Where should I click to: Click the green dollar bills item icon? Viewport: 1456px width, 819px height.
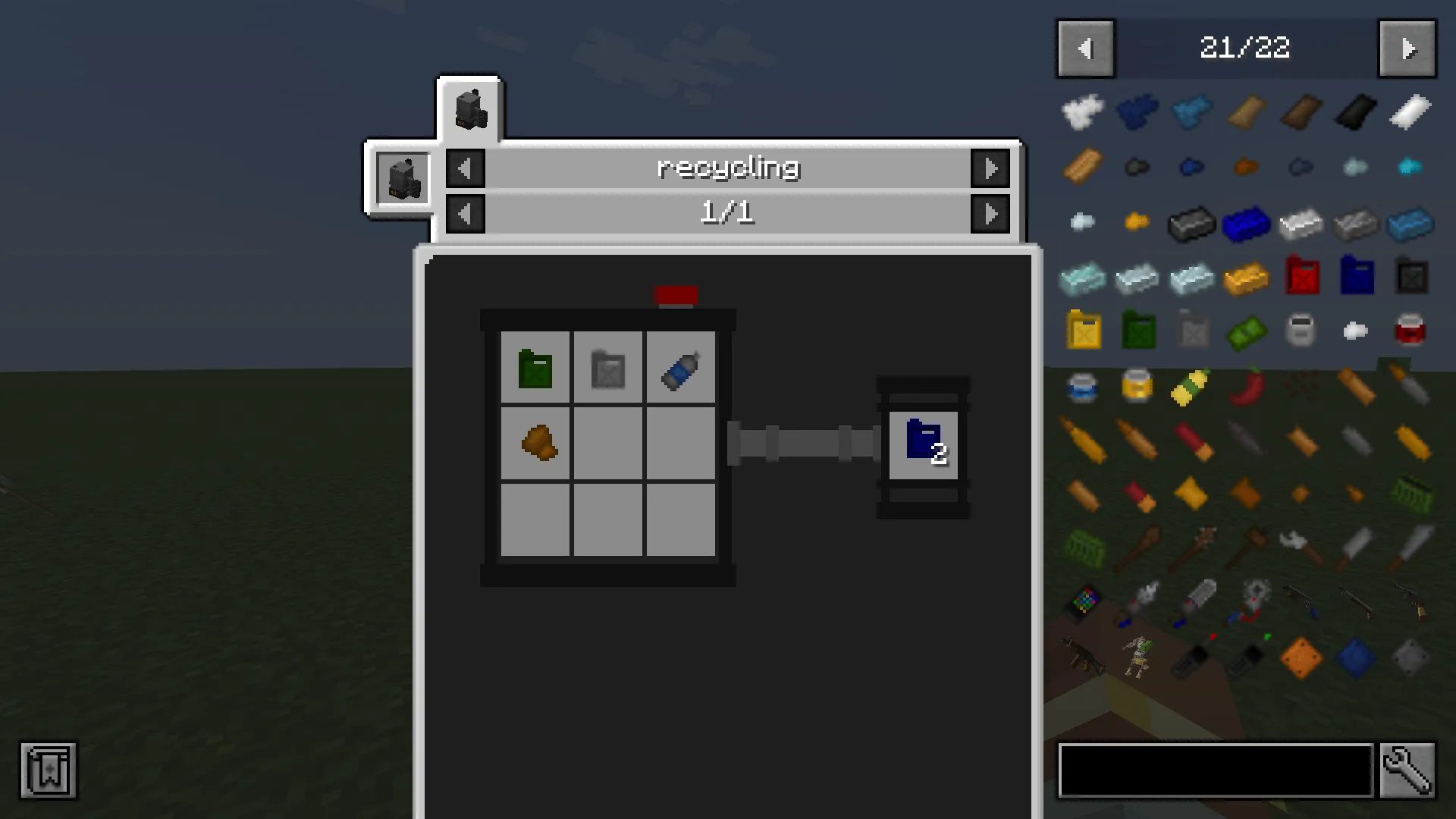pyautogui.click(x=1247, y=331)
